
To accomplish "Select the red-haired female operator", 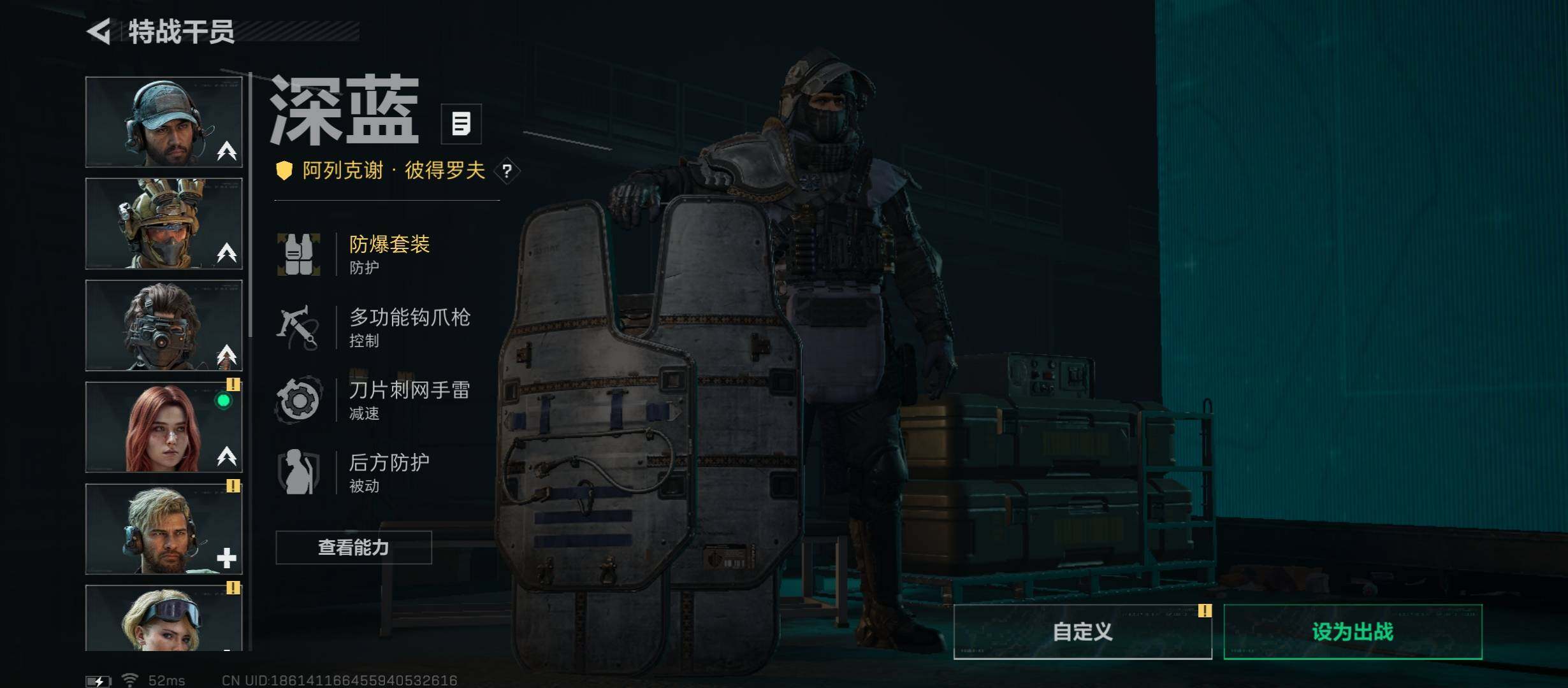I will [x=164, y=427].
